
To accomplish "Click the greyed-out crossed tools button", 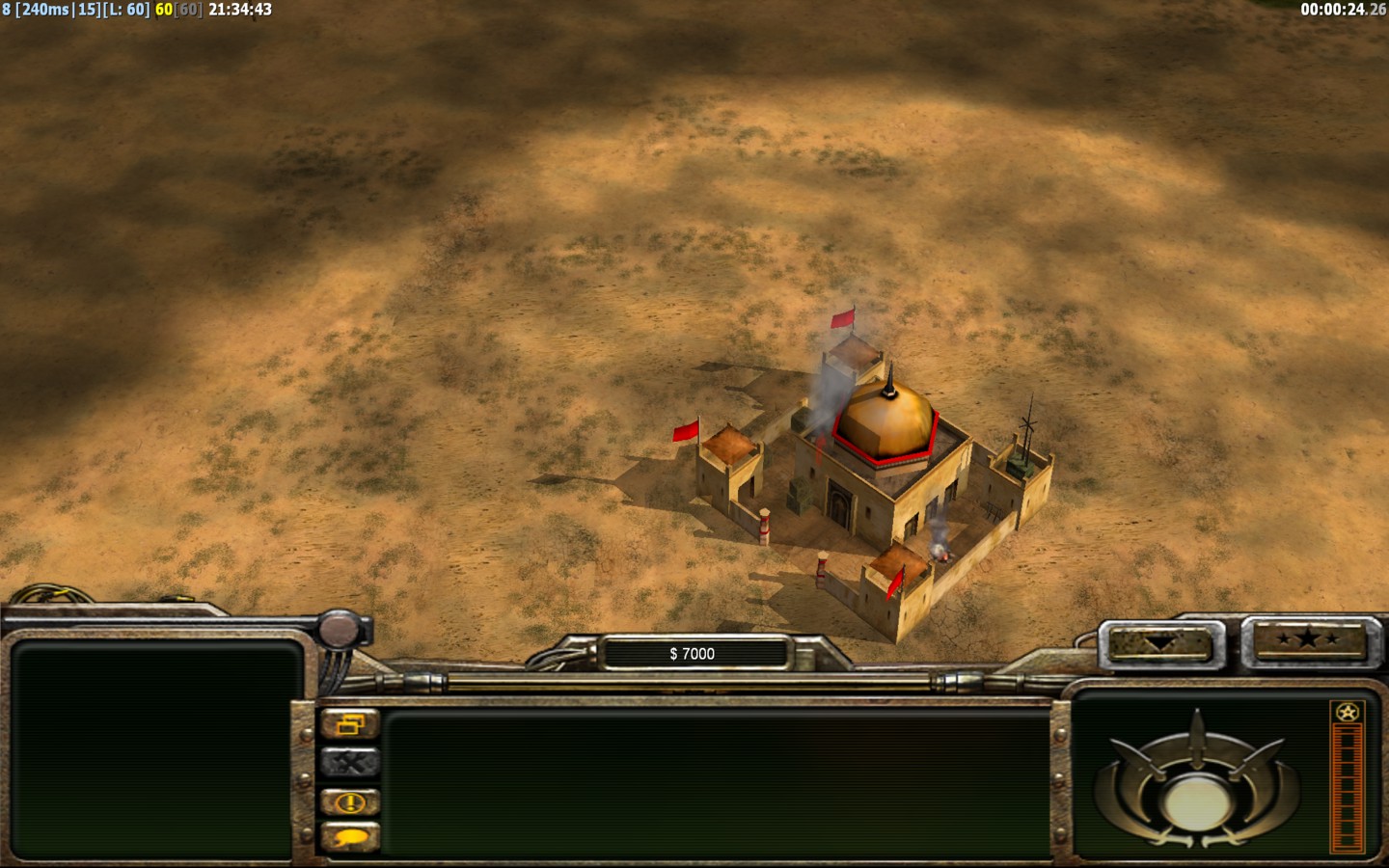I will (x=350, y=763).
